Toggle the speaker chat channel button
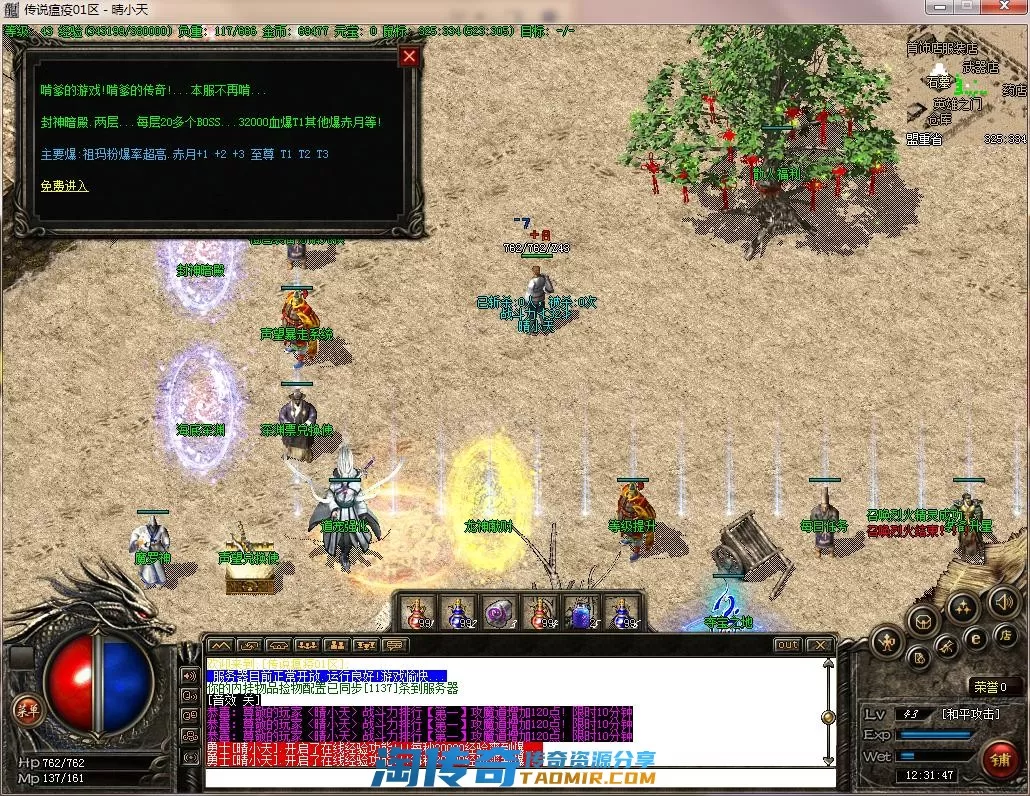This screenshot has height=796, width=1030. 190,675
